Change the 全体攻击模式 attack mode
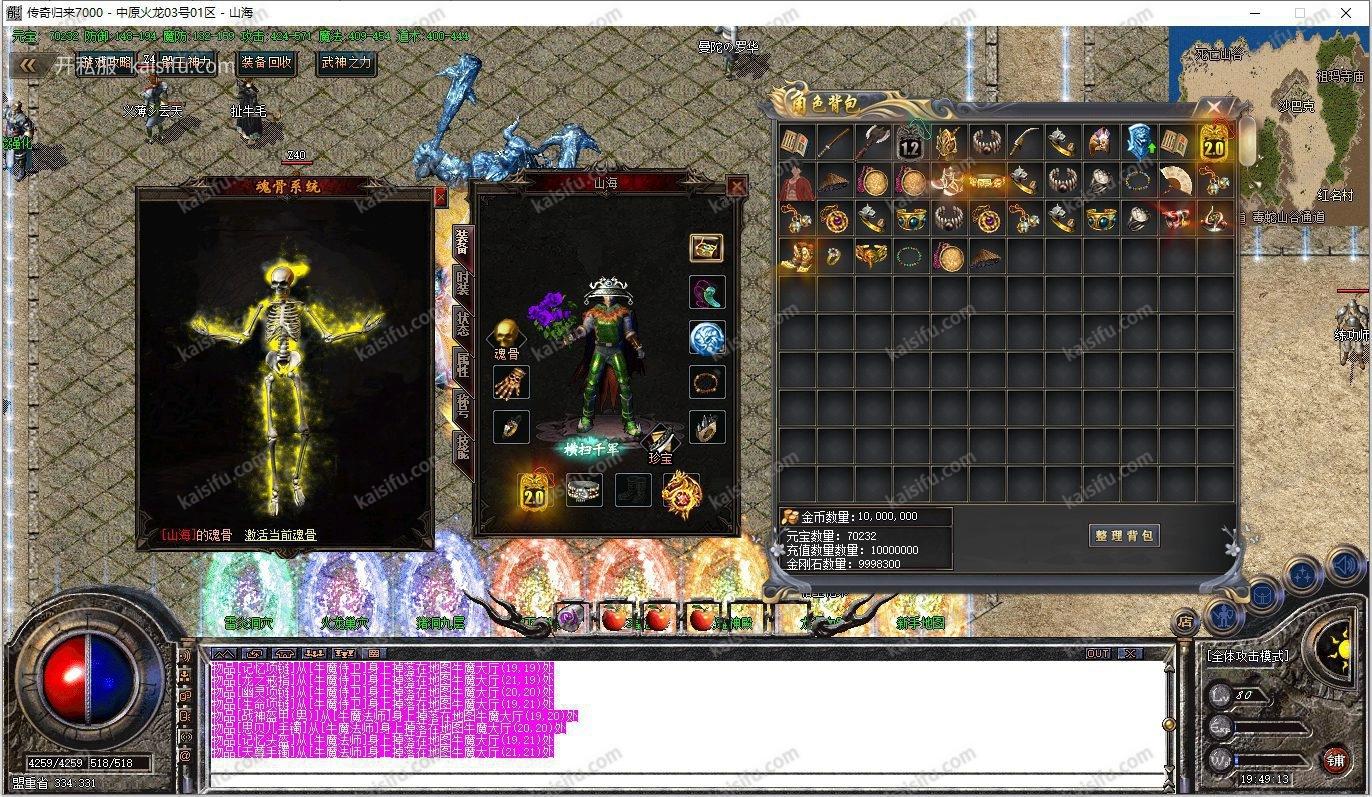This screenshot has height=797, width=1372. 1247,656
